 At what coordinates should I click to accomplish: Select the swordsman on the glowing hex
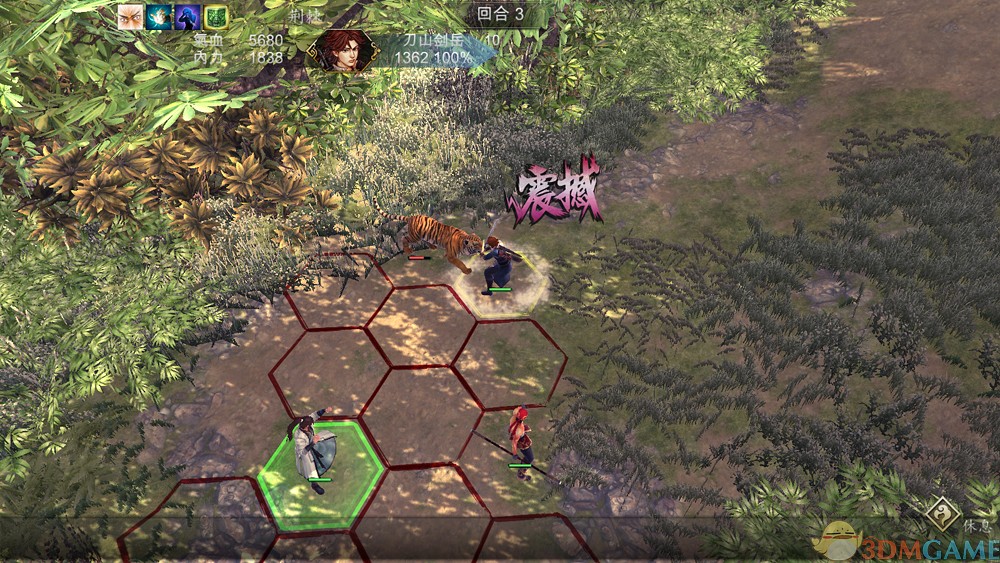pyautogui.click(x=499, y=264)
